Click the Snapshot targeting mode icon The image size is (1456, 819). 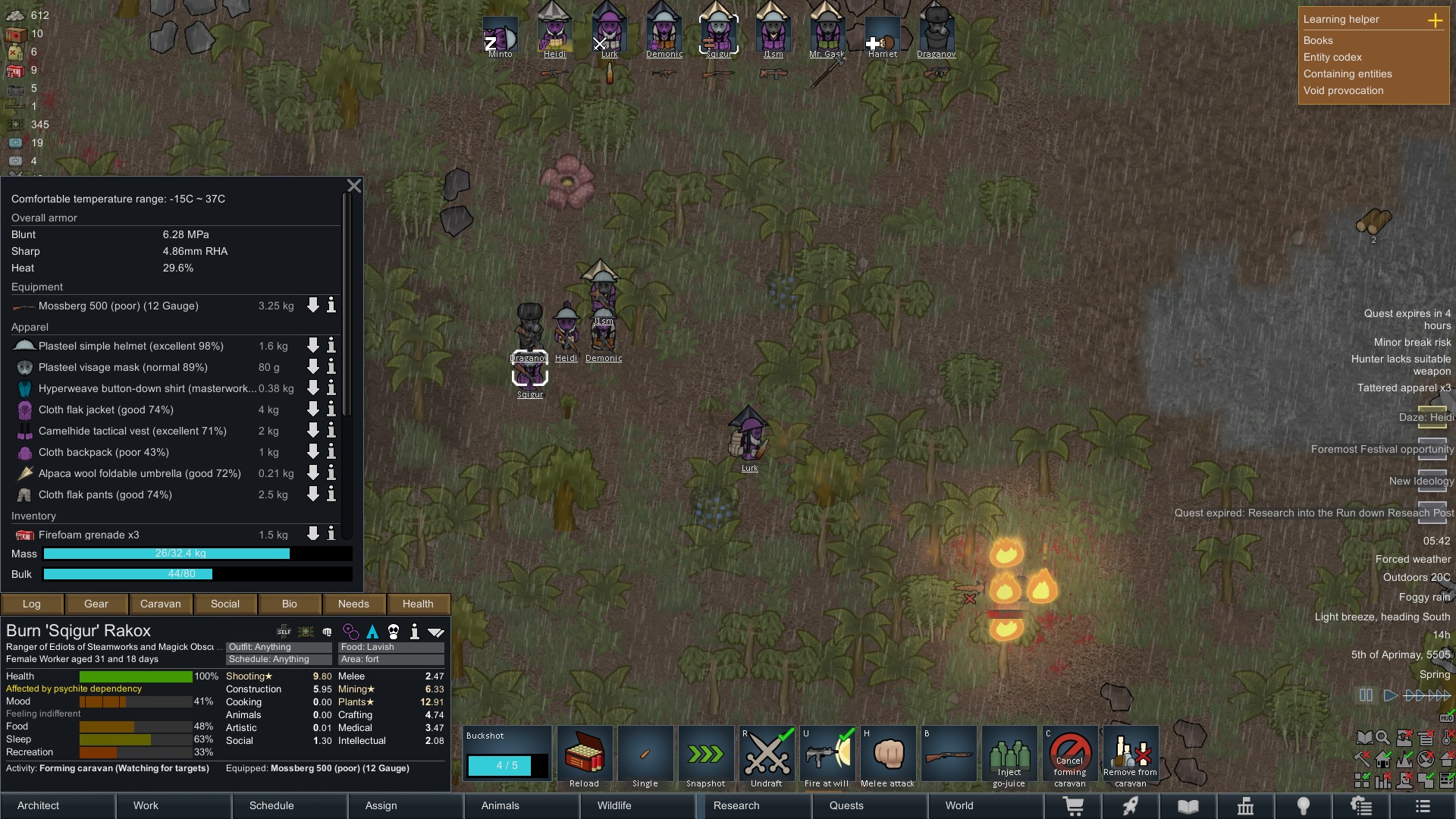click(705, 754)
